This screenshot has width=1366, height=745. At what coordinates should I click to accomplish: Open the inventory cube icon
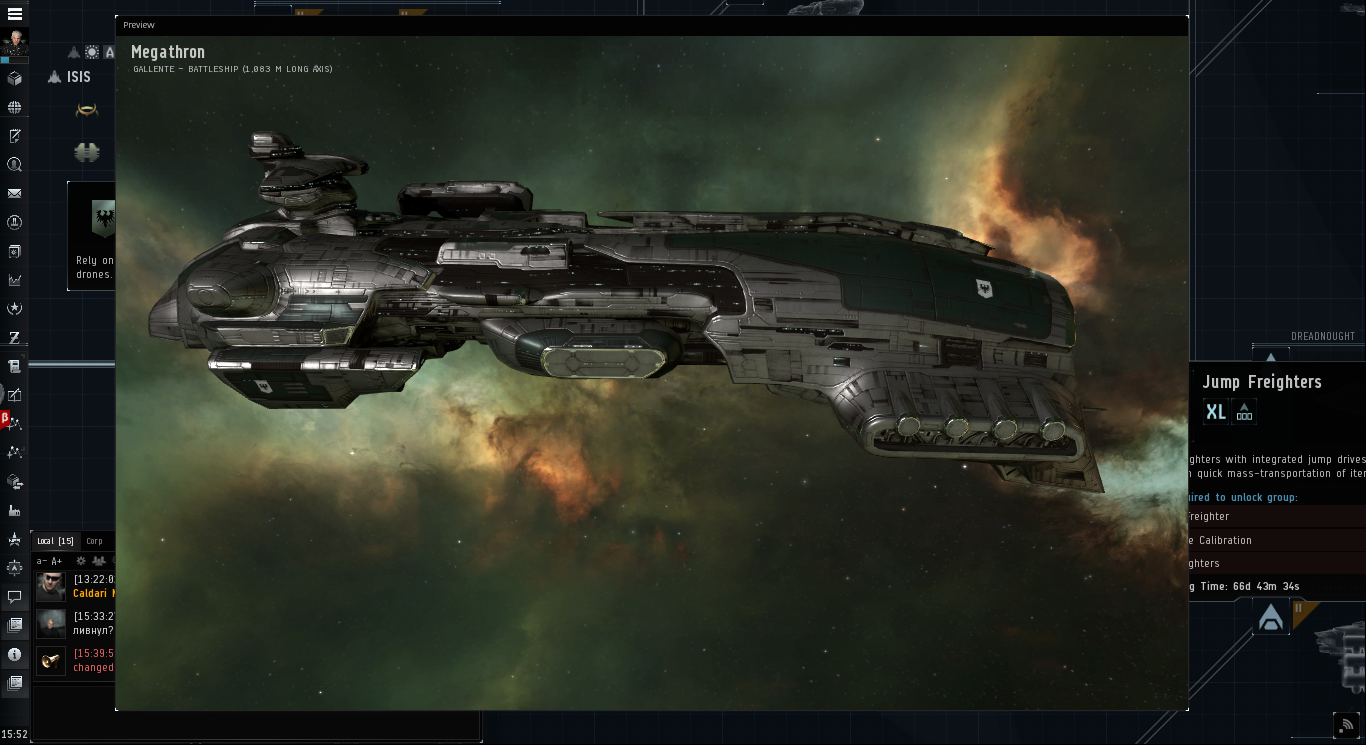tap(15, 78)
